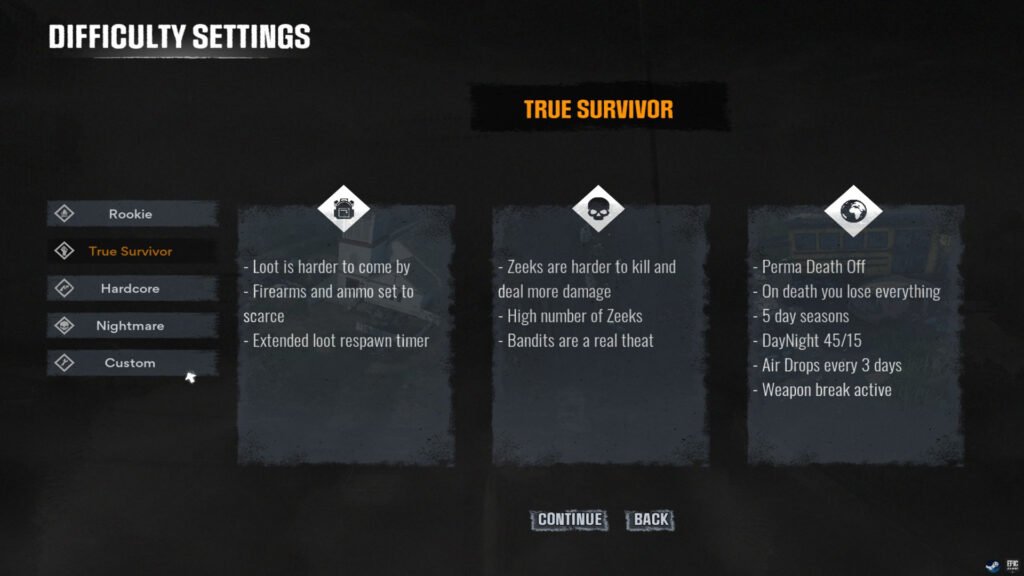1024x576 pixels.
Task: Switch to Hardcore difficulty
Action: (x=131, y=288)
